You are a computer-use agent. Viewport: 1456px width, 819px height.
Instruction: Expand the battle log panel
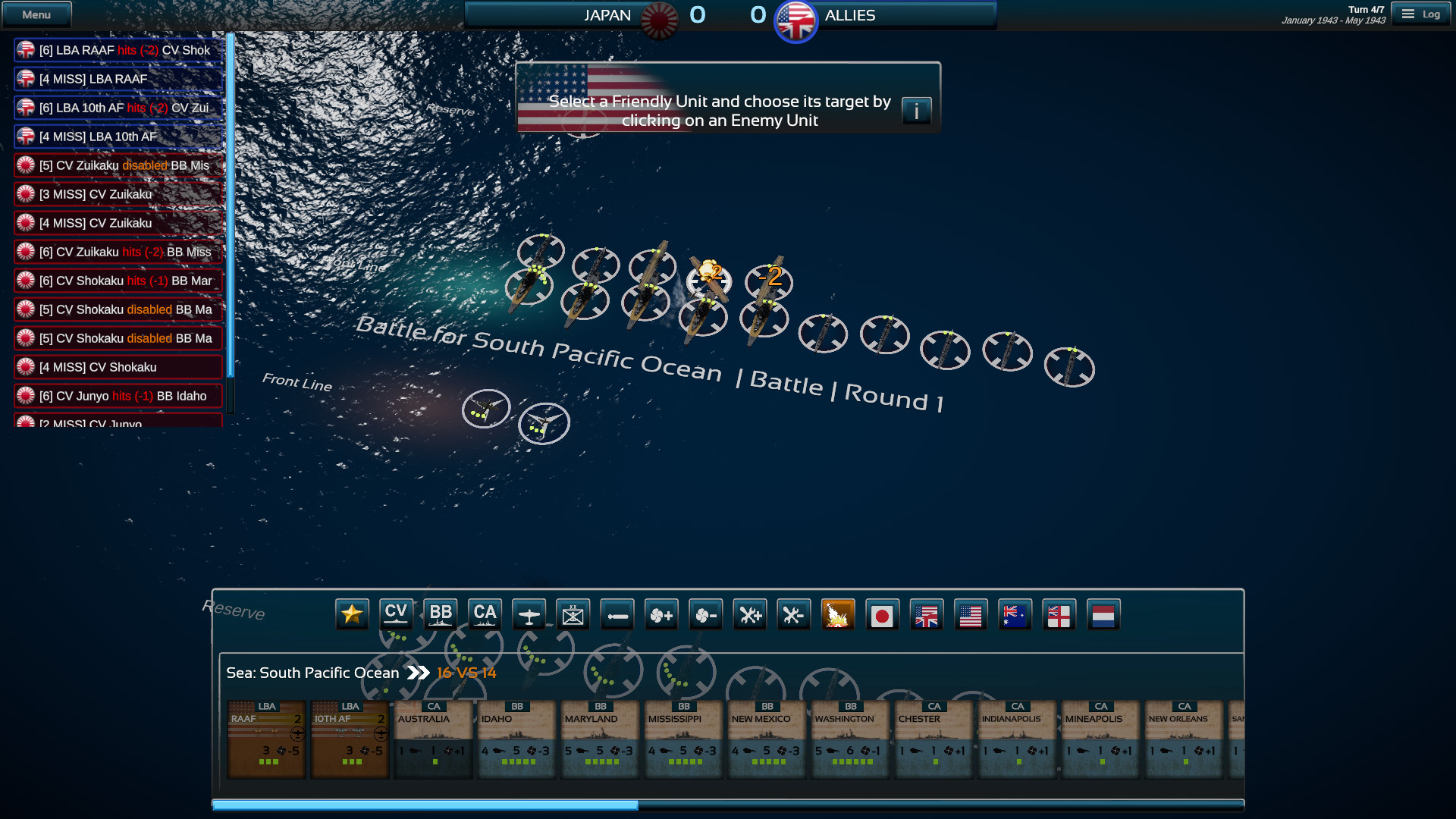(229, 227)
